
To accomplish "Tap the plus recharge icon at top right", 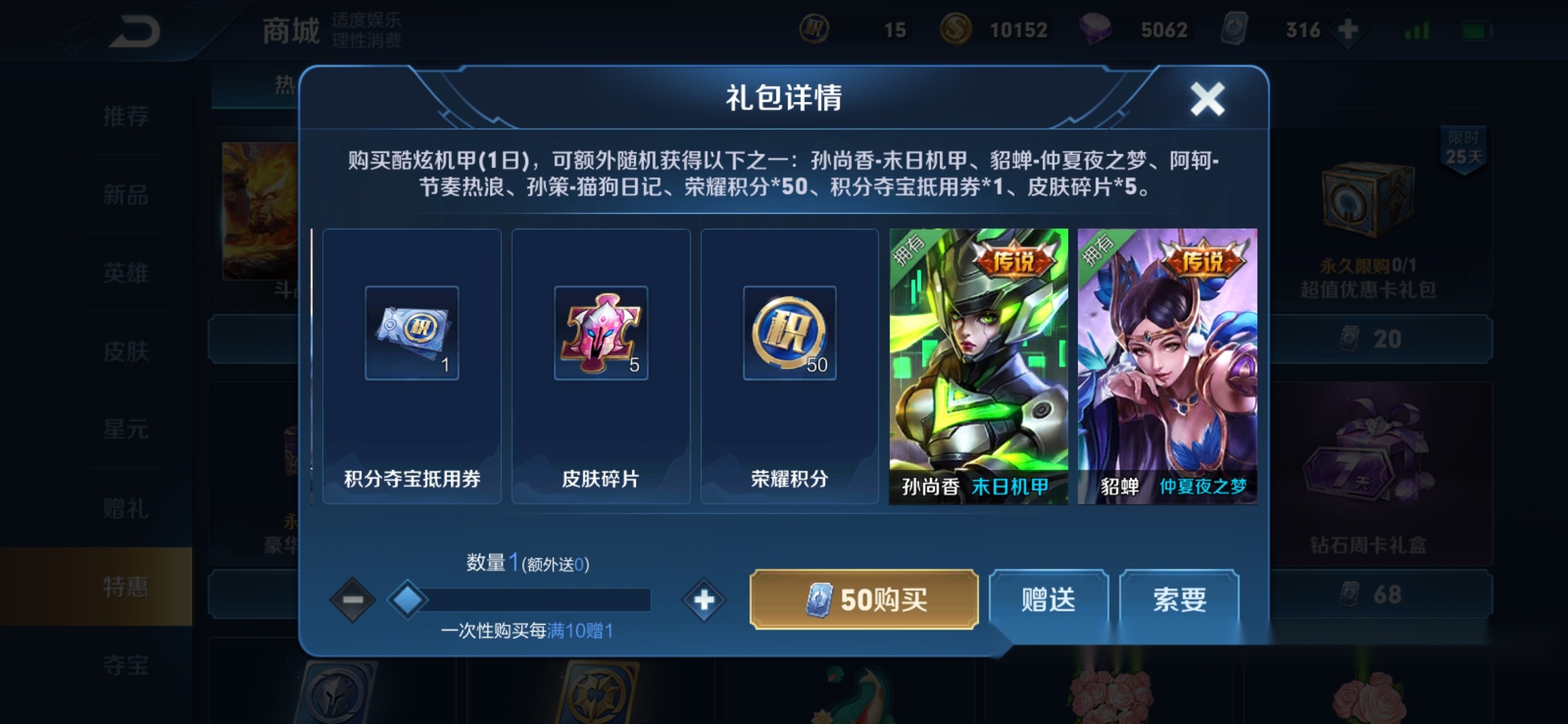I will (x=1347, y=29).
